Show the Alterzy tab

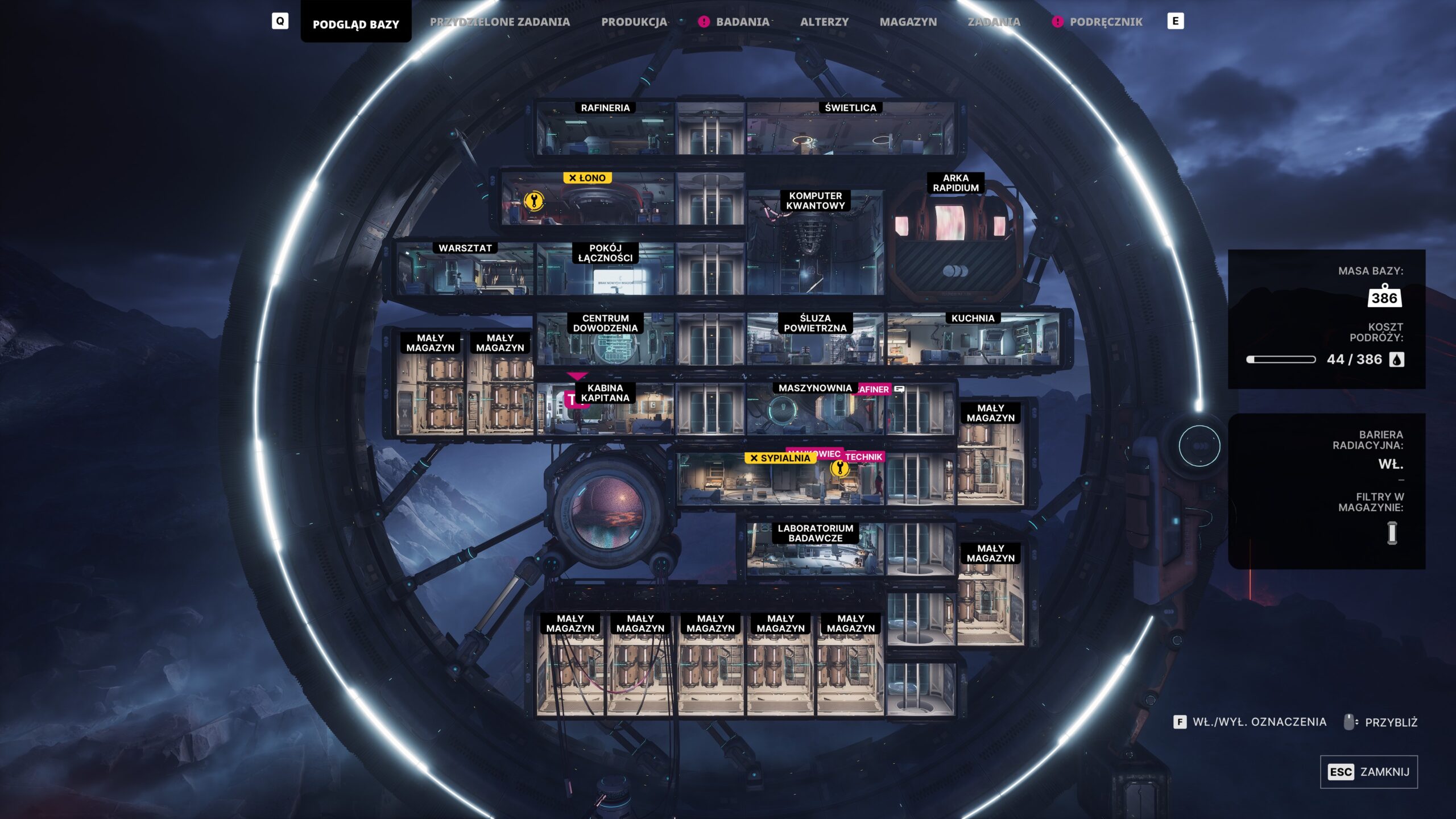point(824,22)
